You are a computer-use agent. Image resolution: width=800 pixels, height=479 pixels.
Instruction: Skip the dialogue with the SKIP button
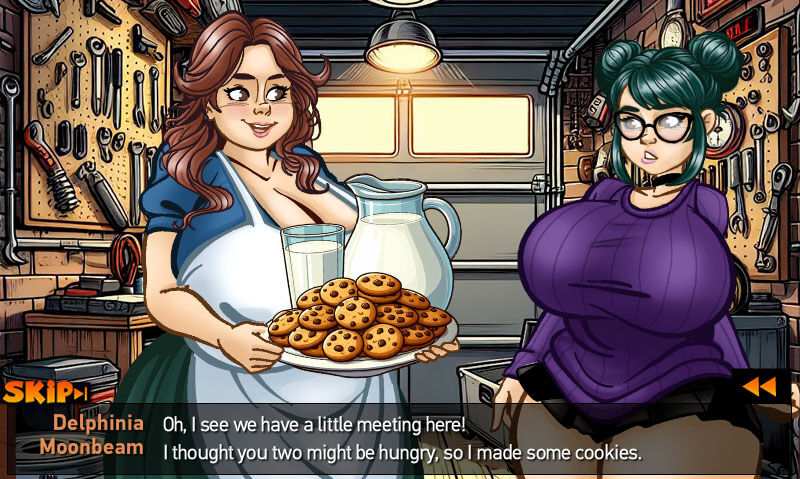point(45,392)
